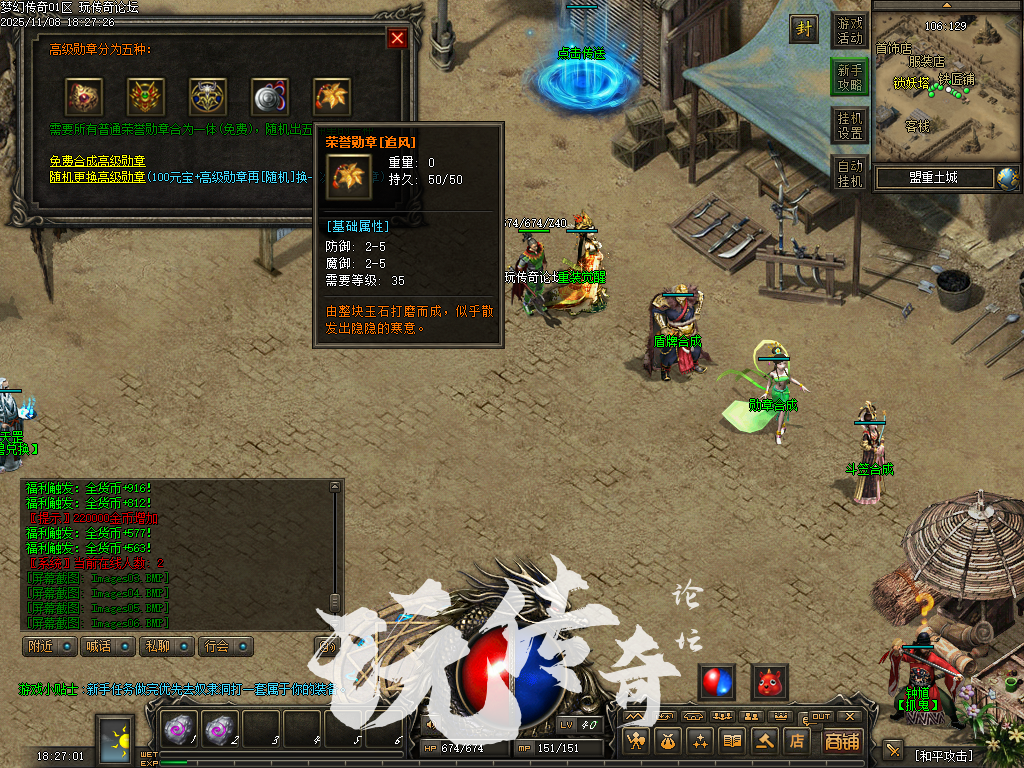
Task: Switch chat to the 喊话 shout channel
Action: click(x=107, y=646)
